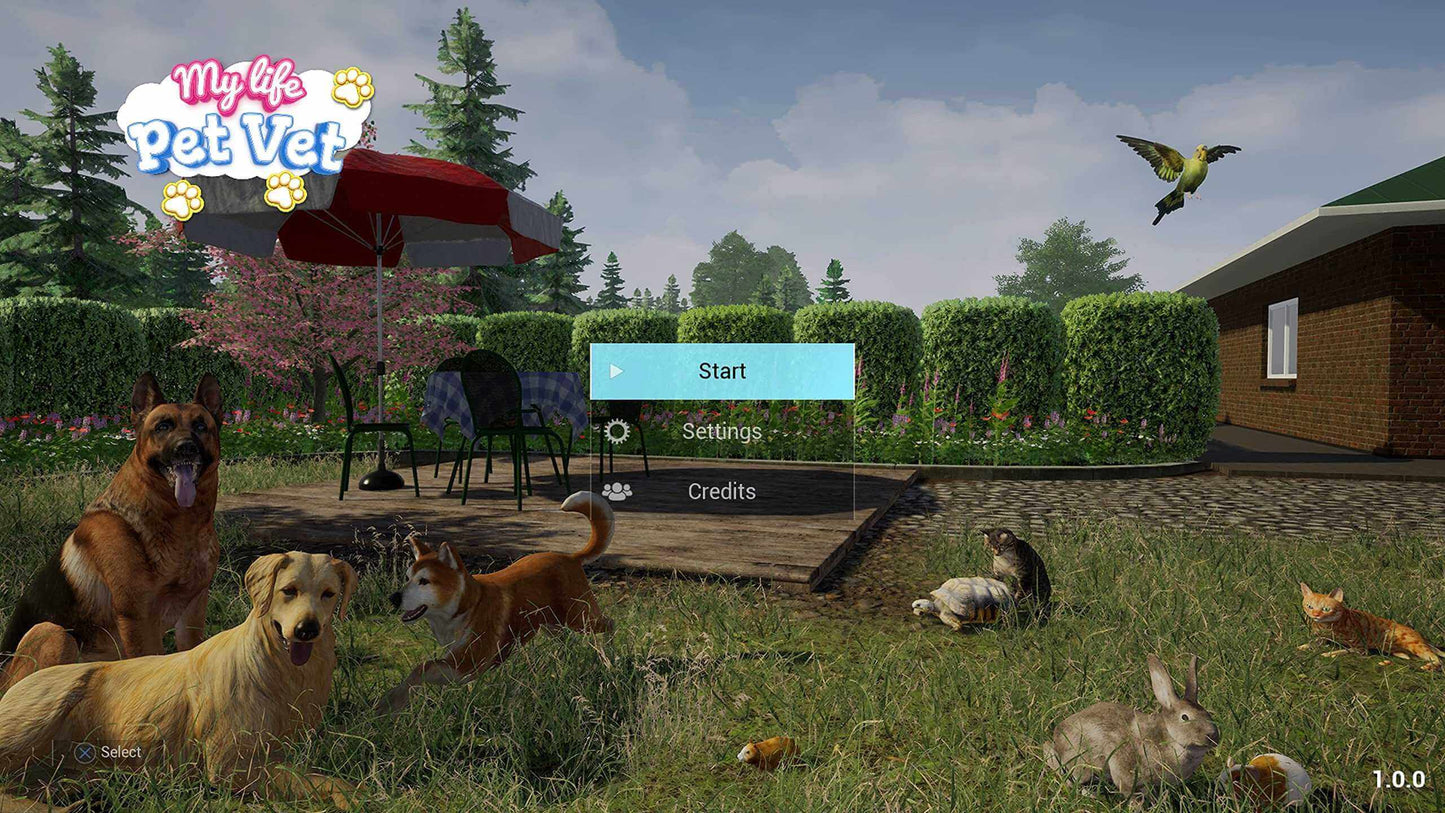Click the 'Credits' text label

click(x=722, y=491)
